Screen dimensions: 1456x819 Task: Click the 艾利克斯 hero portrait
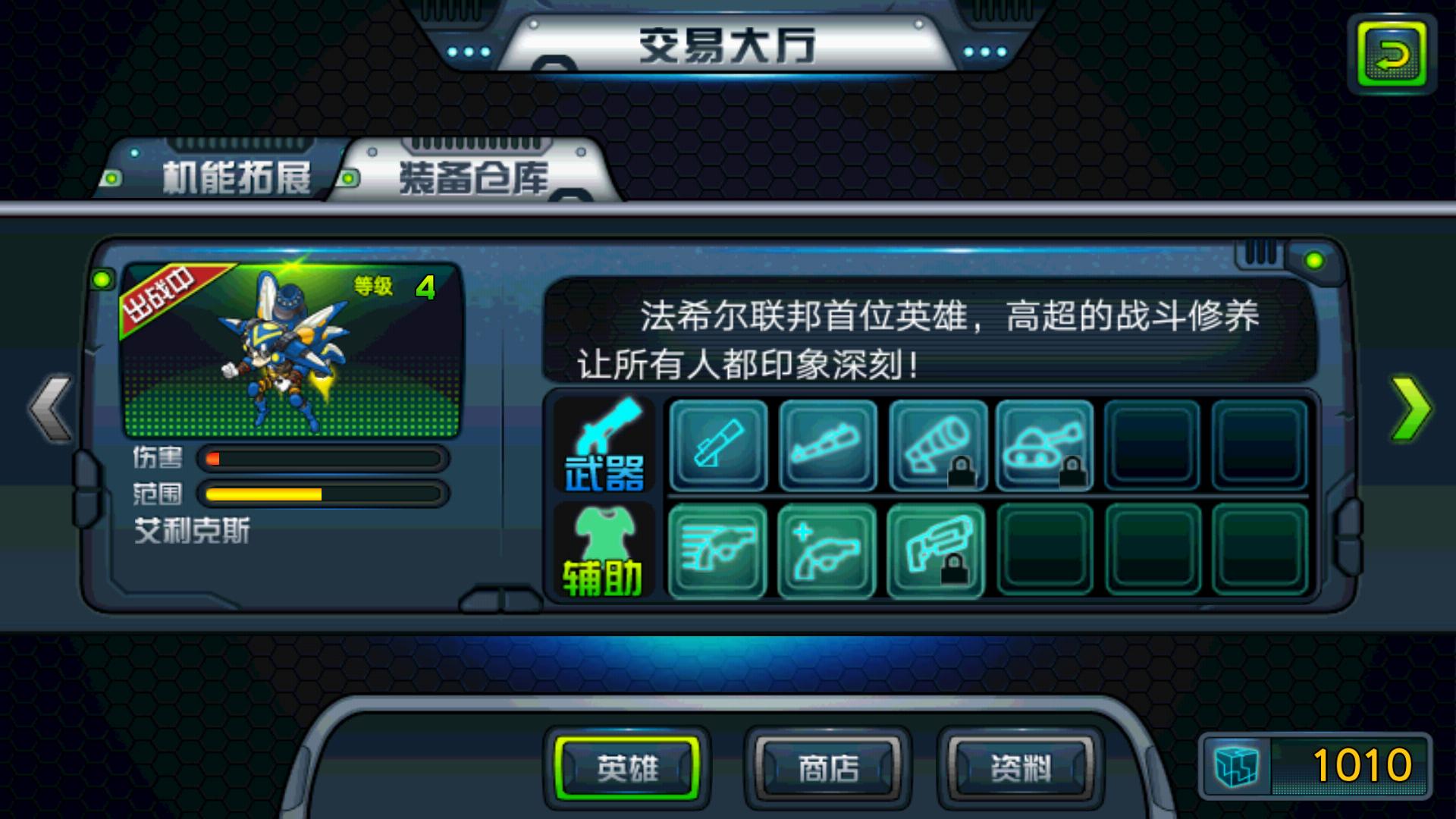coord(292,345)
